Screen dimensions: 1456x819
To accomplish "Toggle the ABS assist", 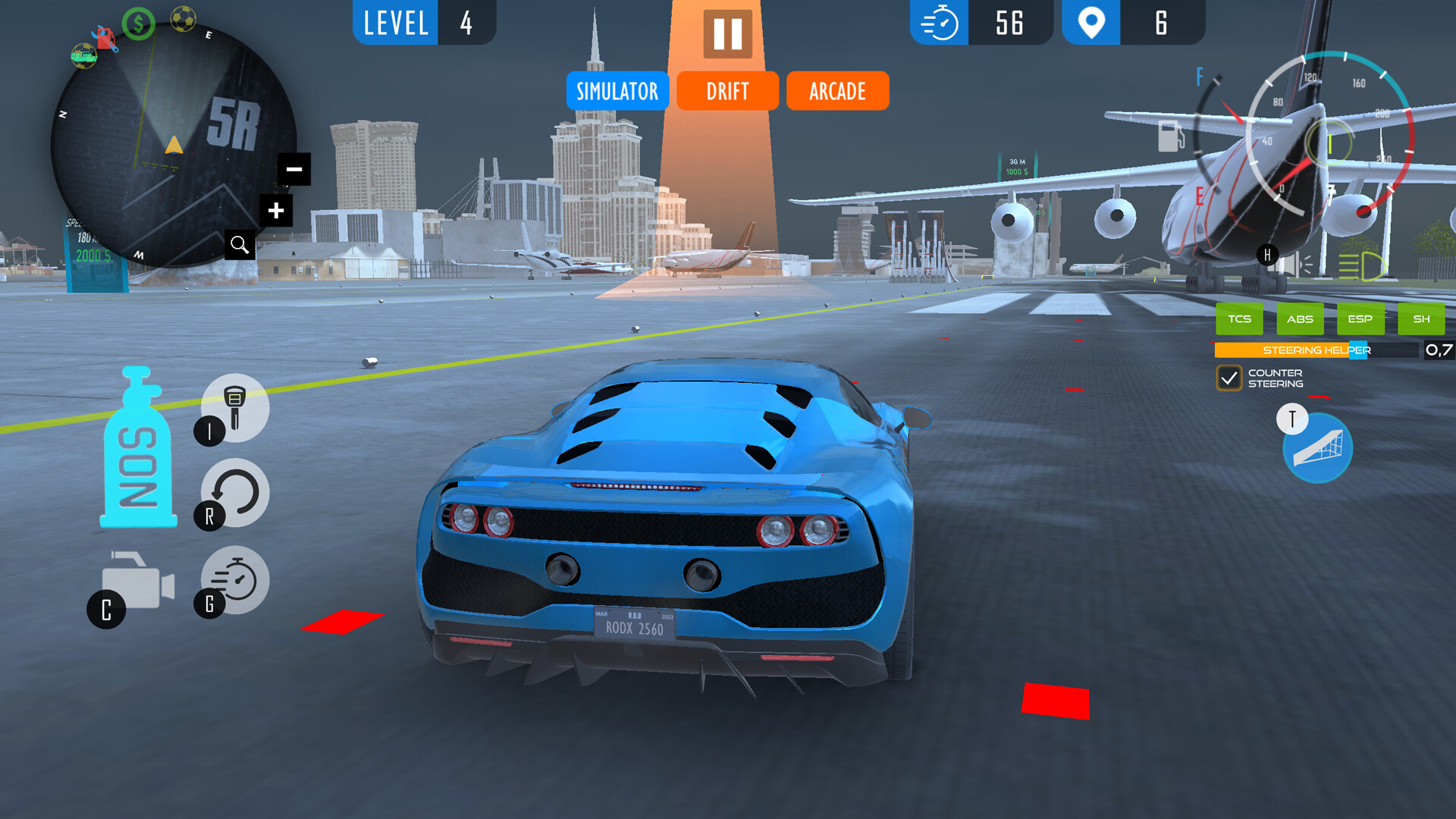I will point(1300,319).
